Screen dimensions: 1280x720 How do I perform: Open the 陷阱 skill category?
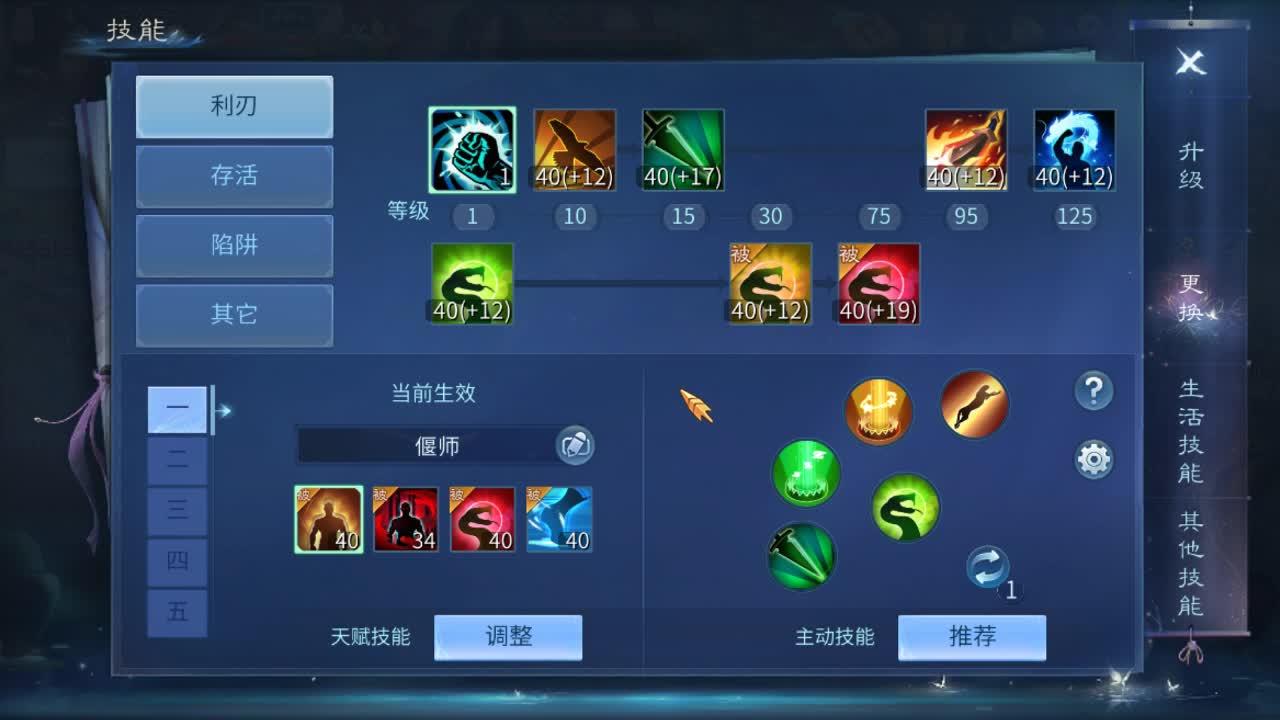233,246
